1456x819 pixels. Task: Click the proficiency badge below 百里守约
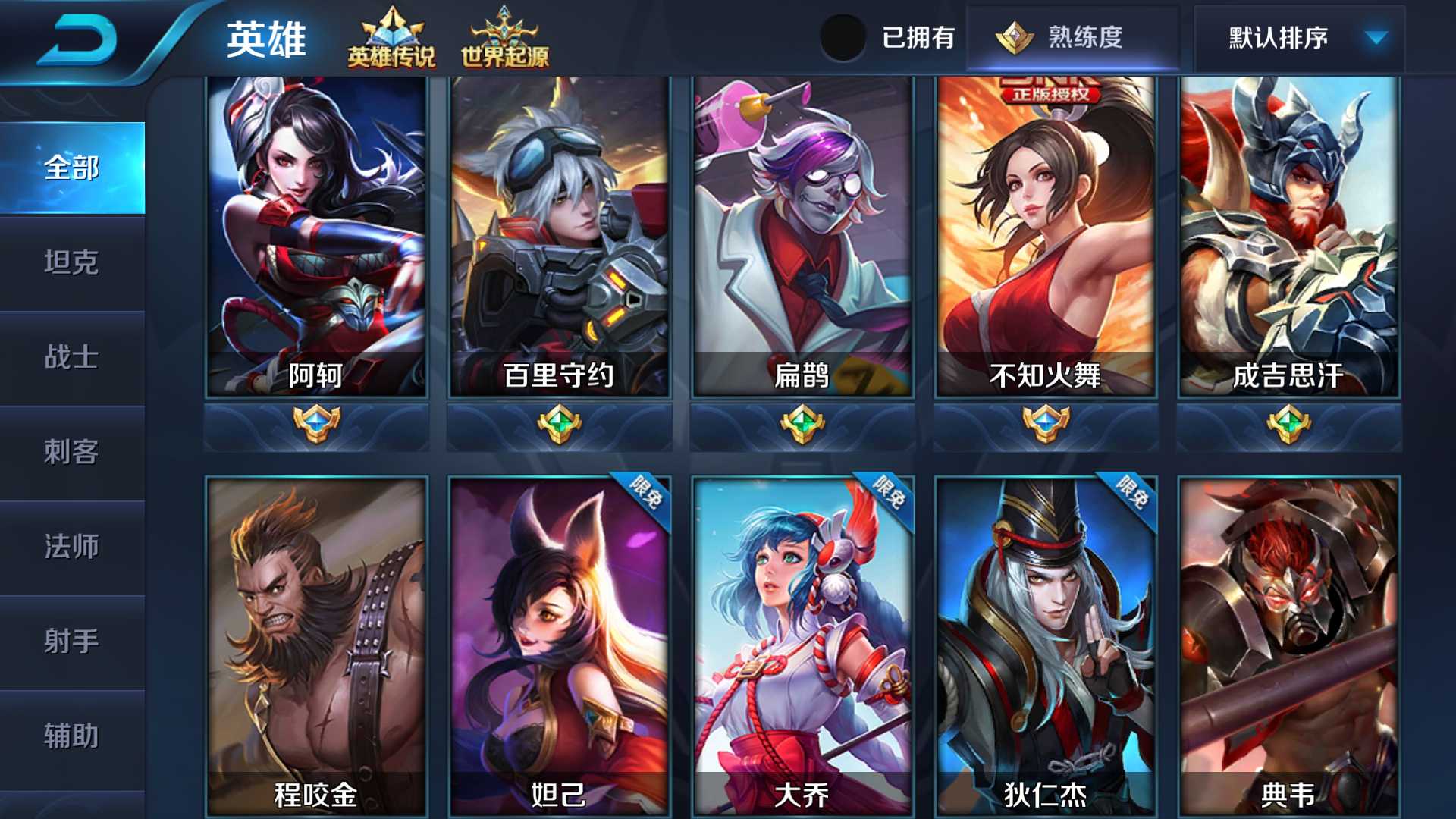[558, 425]
